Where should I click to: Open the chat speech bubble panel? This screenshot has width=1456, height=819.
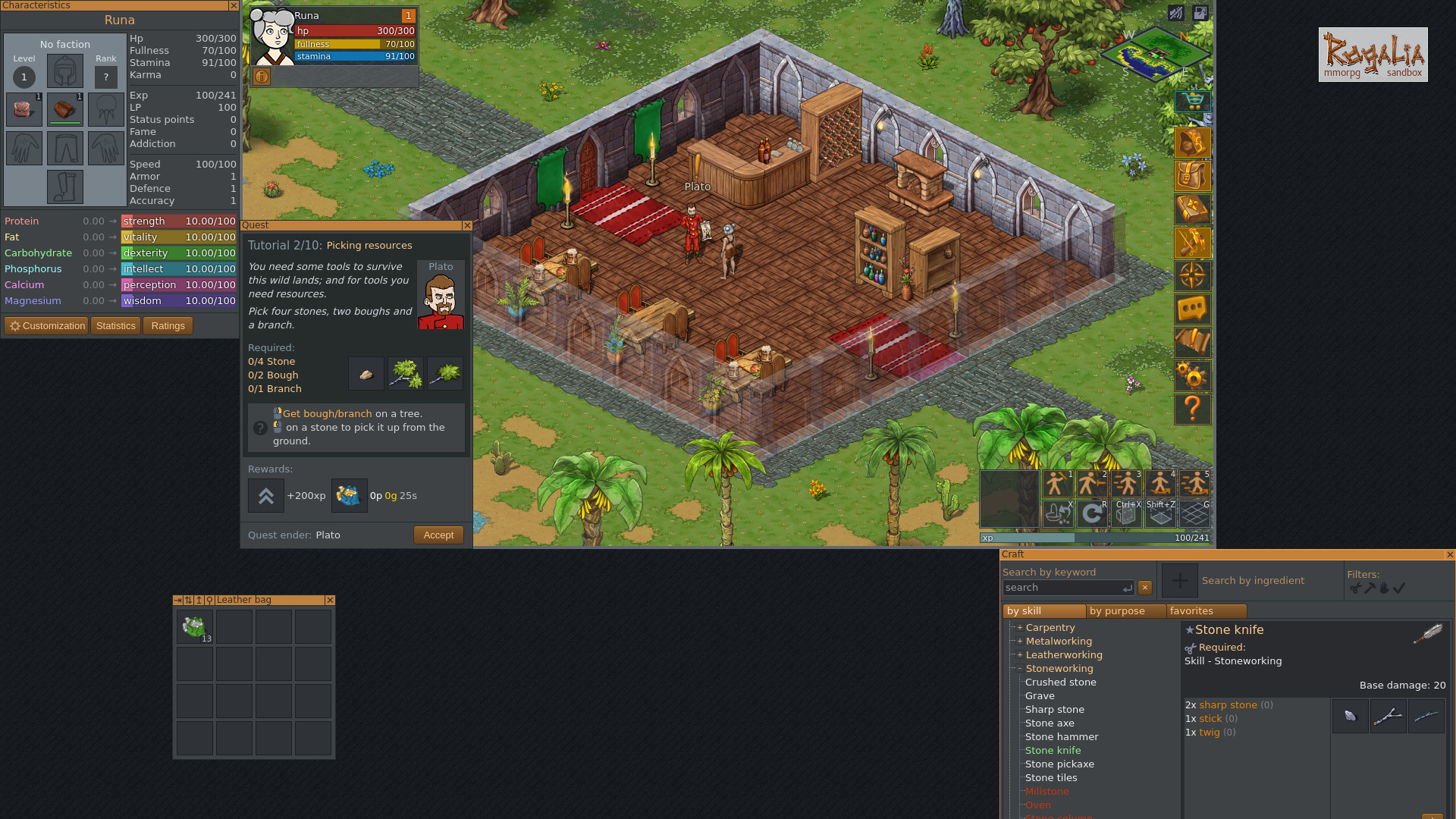[1192, 309]
